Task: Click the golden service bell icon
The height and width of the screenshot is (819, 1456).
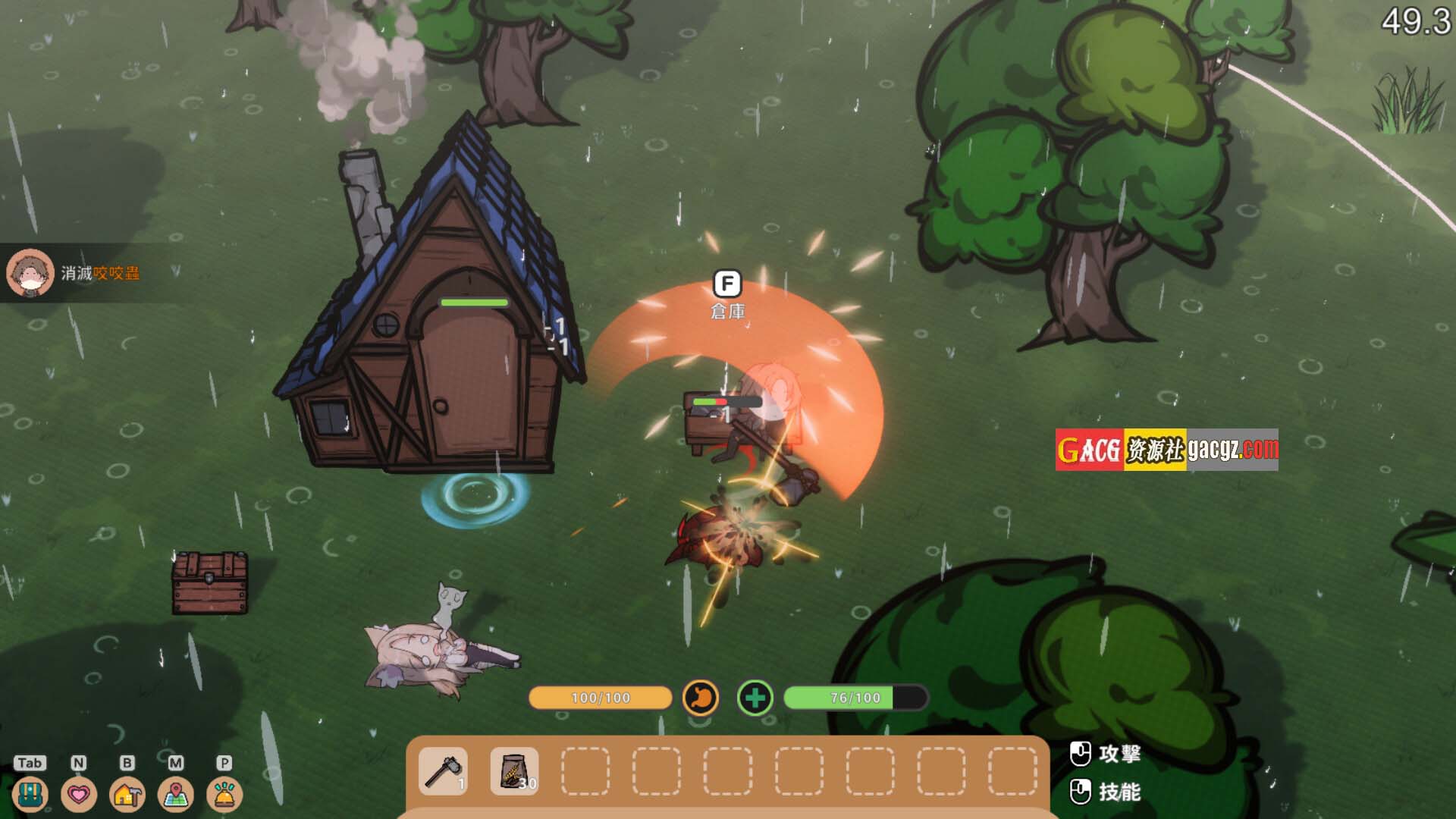Action: pyautogui.click(x=224, y=794)
